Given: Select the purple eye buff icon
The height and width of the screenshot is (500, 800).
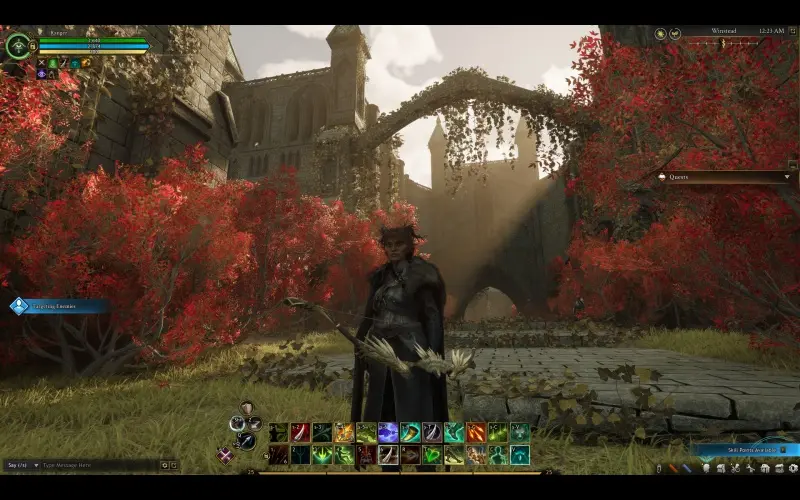Looking at the screenshot, I should pos(41,74).
